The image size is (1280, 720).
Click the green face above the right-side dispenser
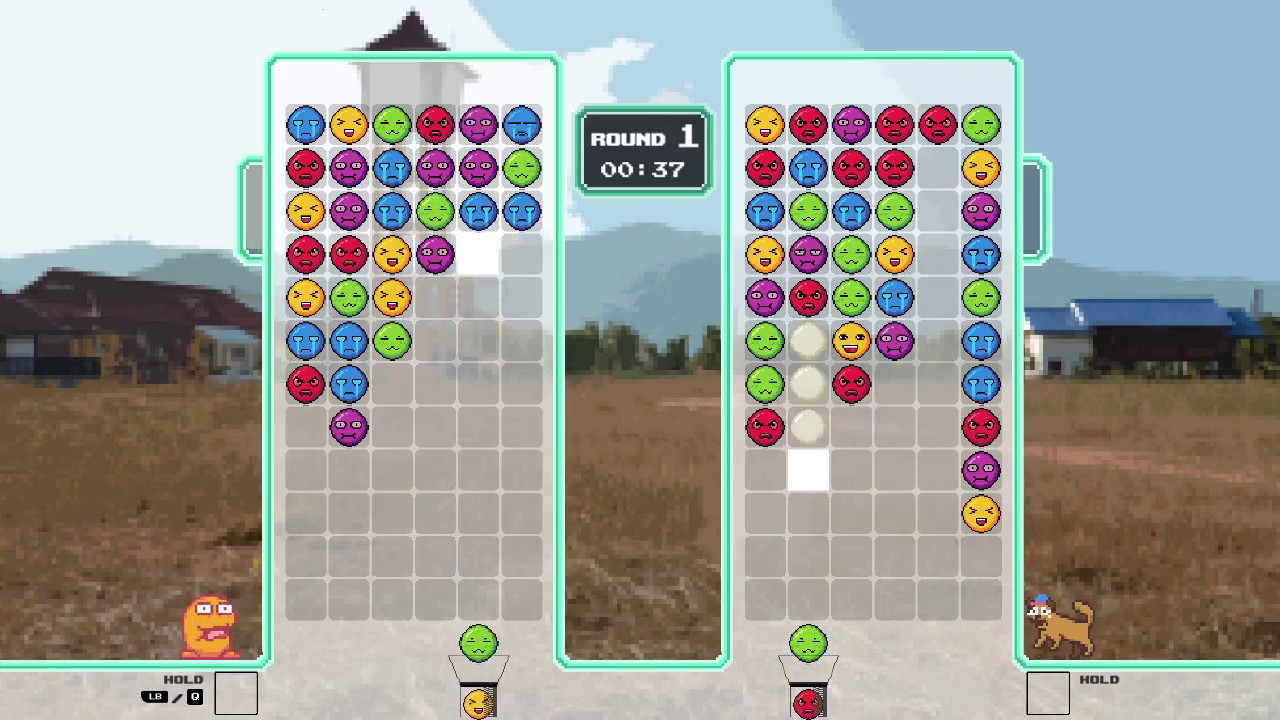coord(808,643)
